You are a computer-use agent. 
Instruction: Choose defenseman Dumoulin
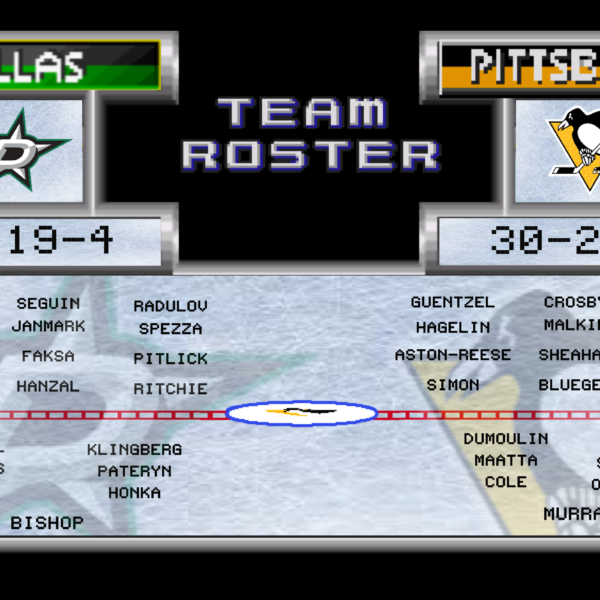(x=505, y=439)
